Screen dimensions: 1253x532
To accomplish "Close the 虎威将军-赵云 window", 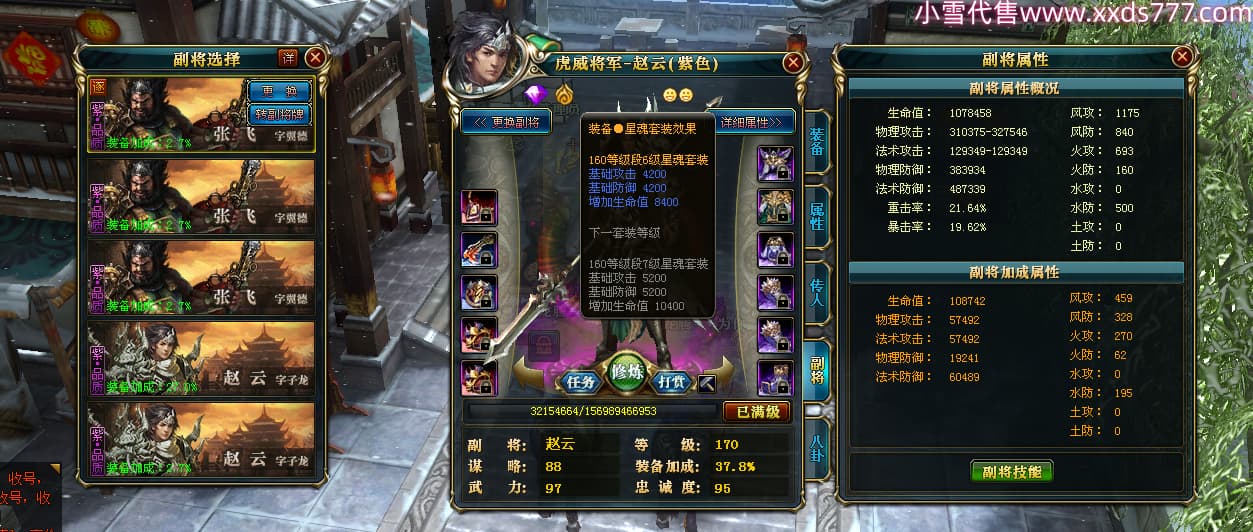I will coord(793,63).
